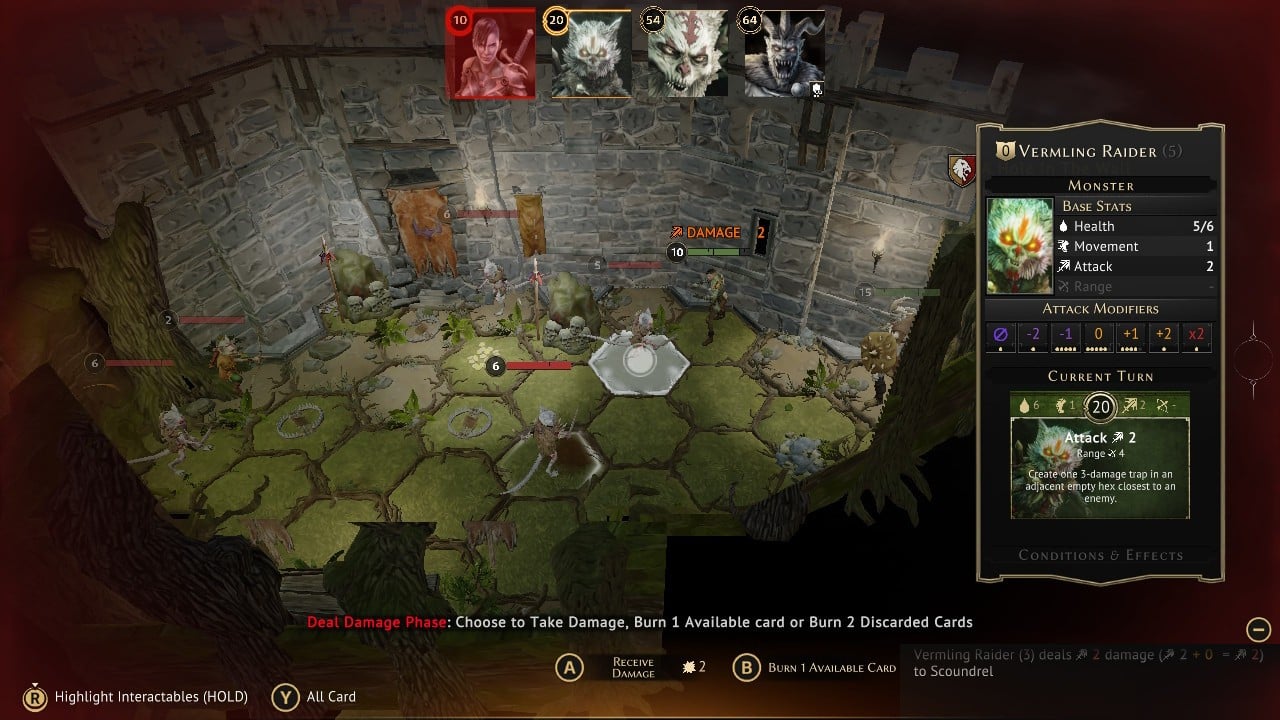Select the initiative 54 monster portrait

coord(687,55)
